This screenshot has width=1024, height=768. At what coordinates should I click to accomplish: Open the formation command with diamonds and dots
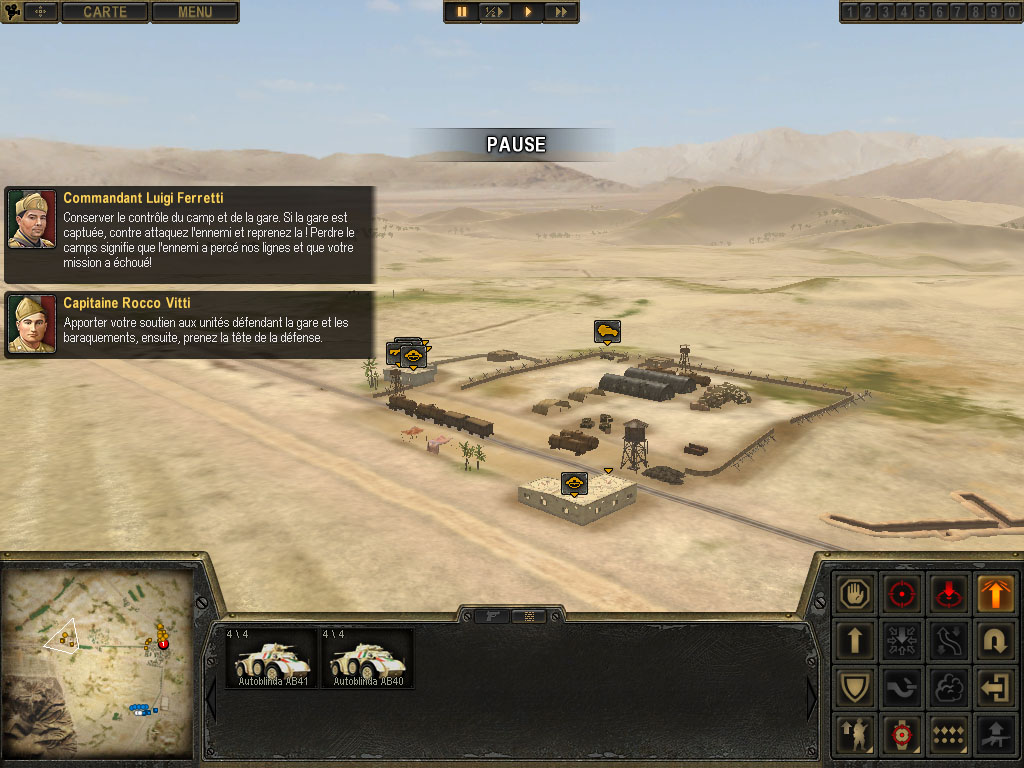coord(949,735)
